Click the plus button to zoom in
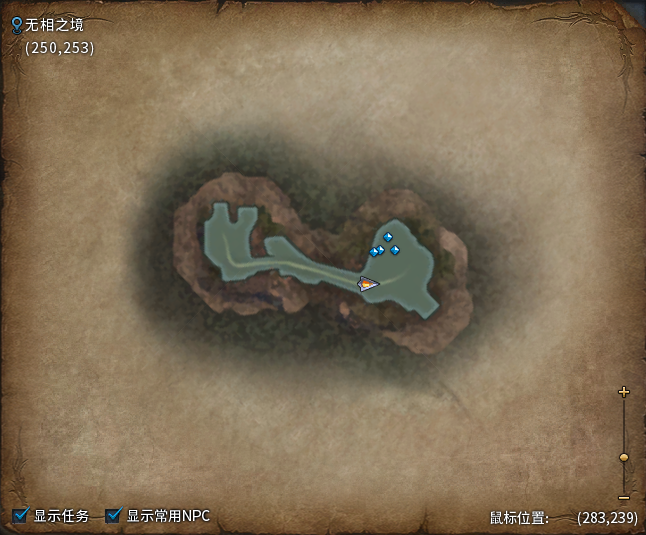This screenshot has width=646, height=535. [624, 392]
